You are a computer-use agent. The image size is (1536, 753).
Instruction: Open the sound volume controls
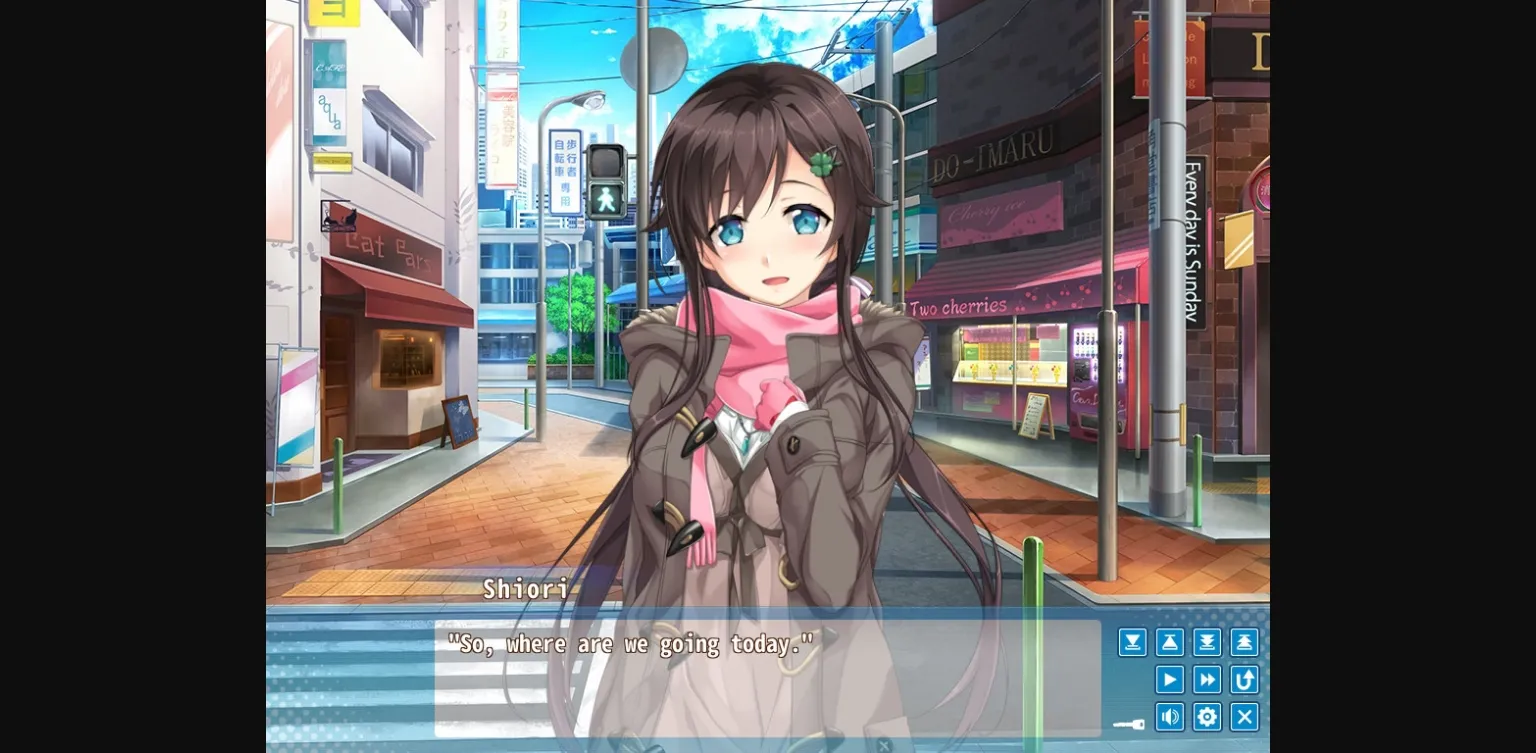pos(1169,717)
